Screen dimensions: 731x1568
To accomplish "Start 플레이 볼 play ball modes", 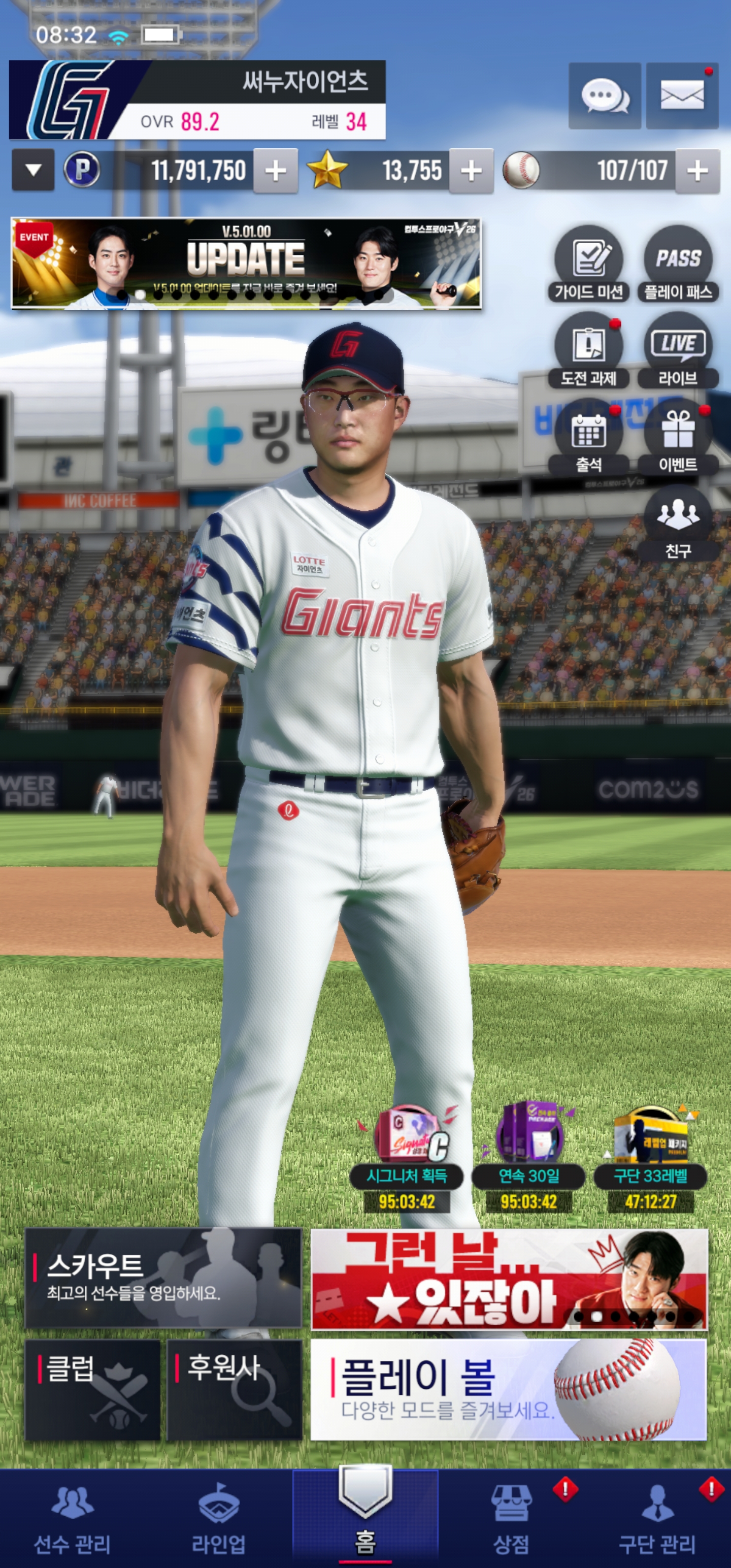I will coord(508,1390).
